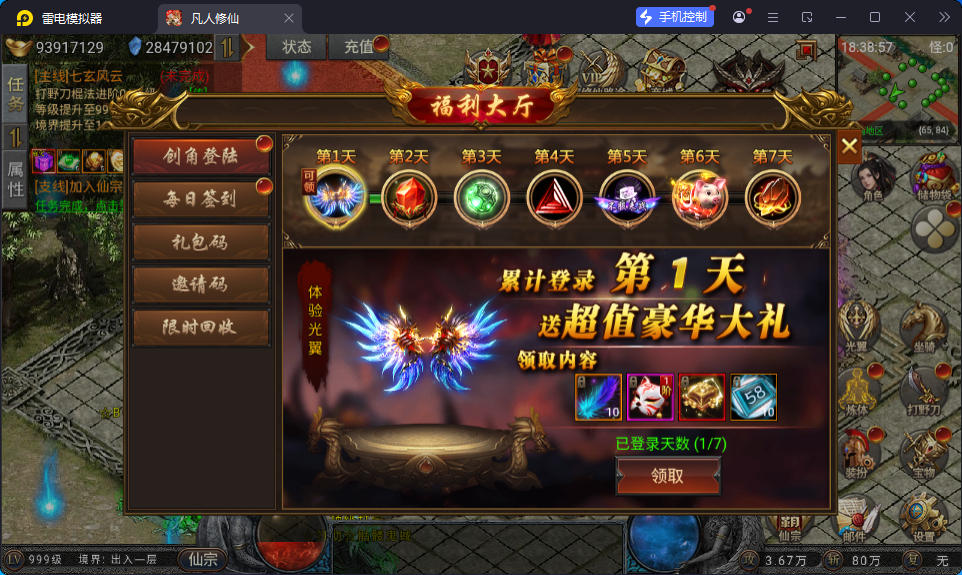Inspect the fox mask reward item slot

click(650, 397)
